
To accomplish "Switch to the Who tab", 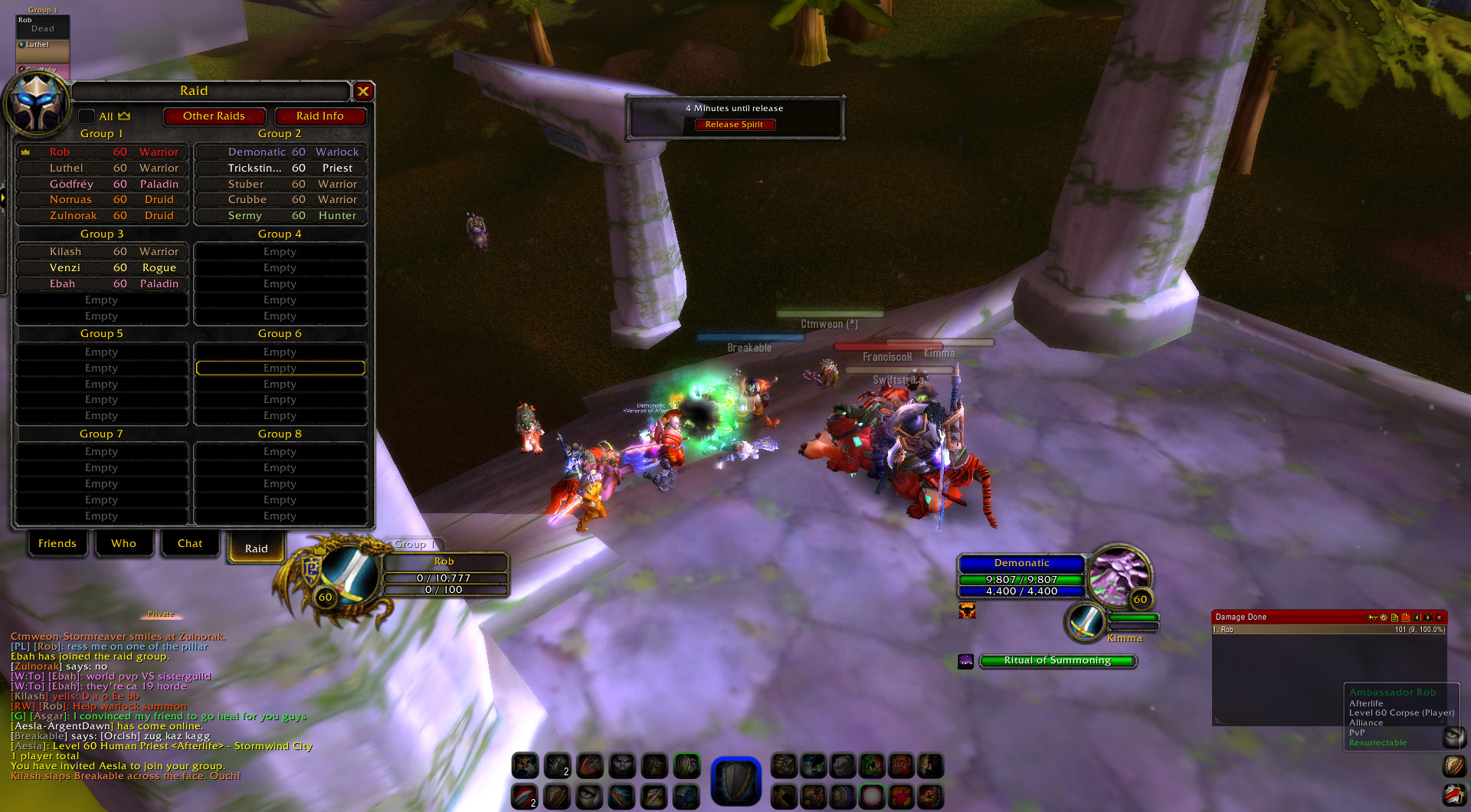I will tap(123, 544).
